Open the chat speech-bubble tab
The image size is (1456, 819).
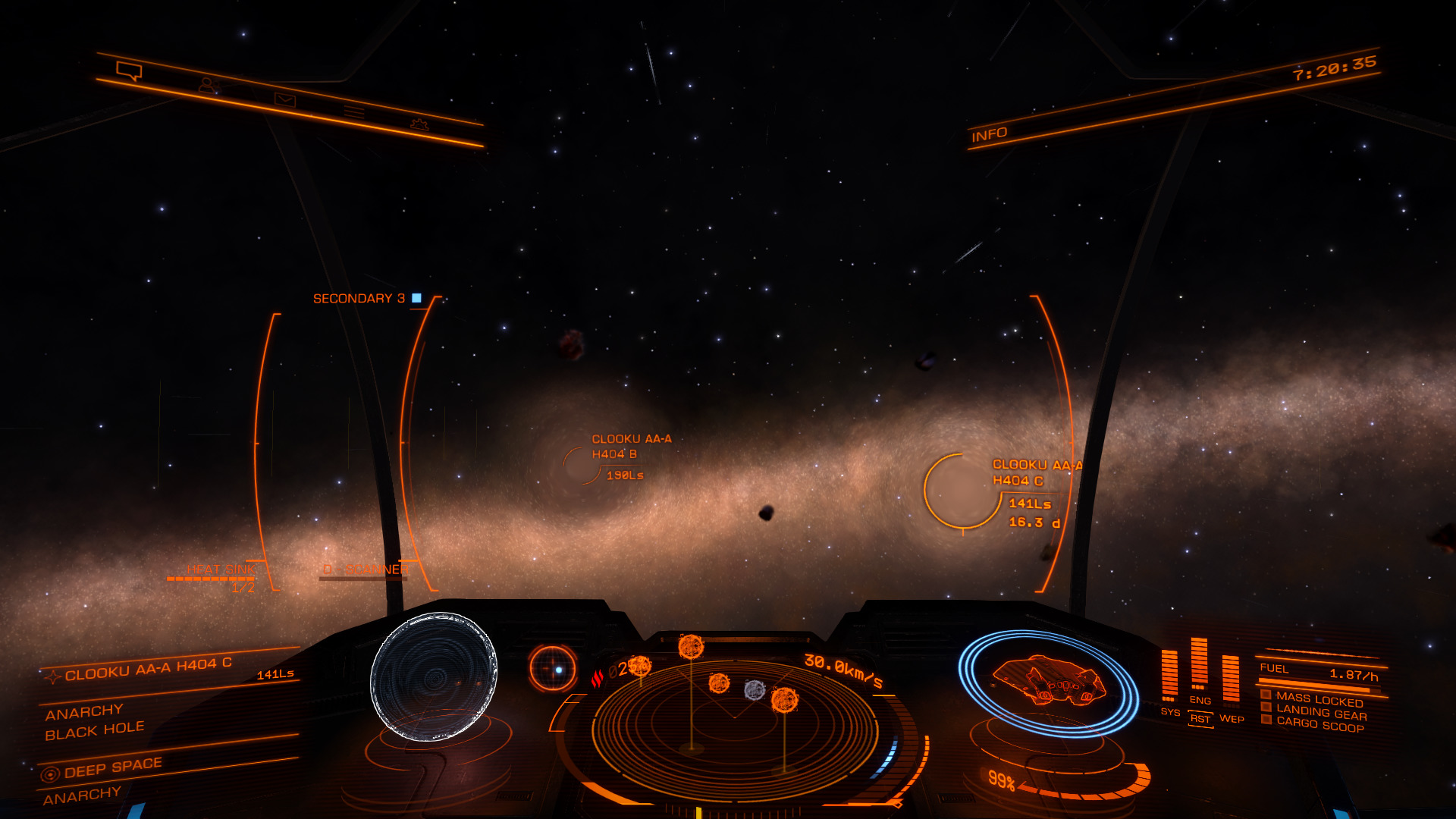tap(129, 71)
